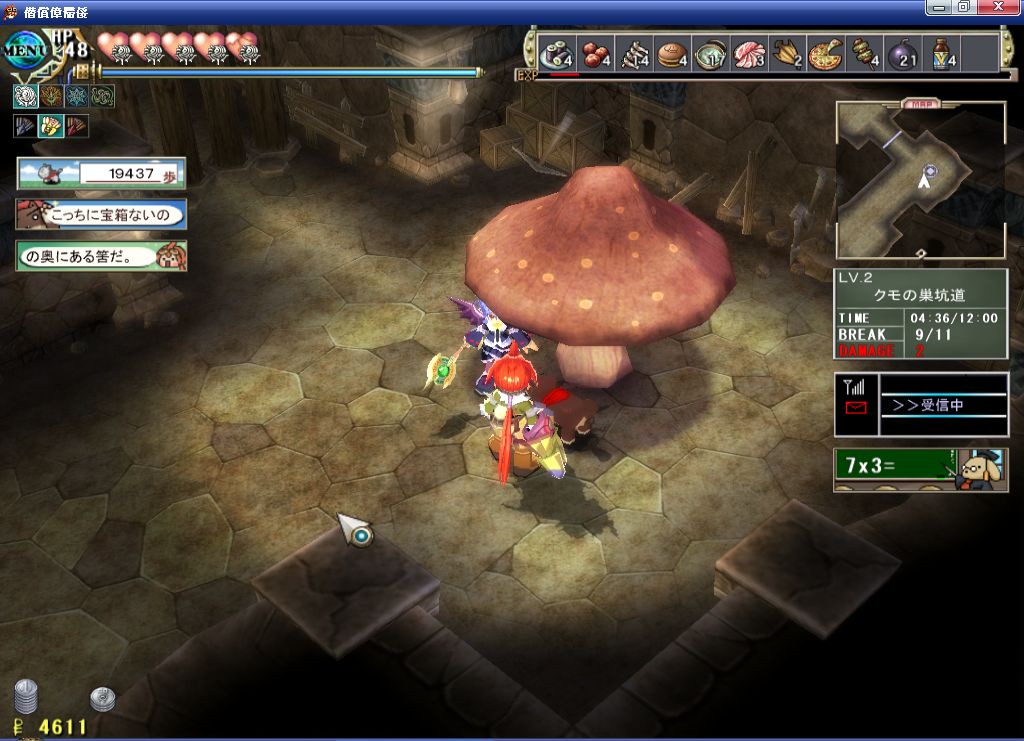Choose the hamburger item slot

pos(672,53)
